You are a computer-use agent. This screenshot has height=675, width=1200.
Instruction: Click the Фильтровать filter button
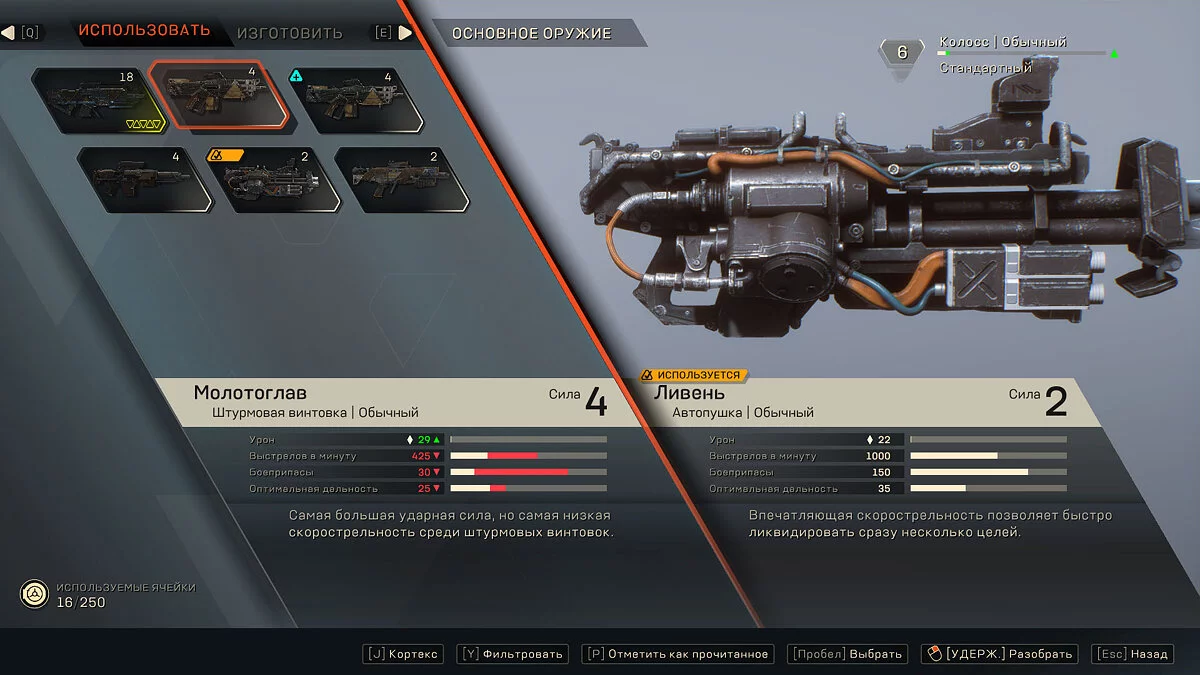click(x=513, y=654)
